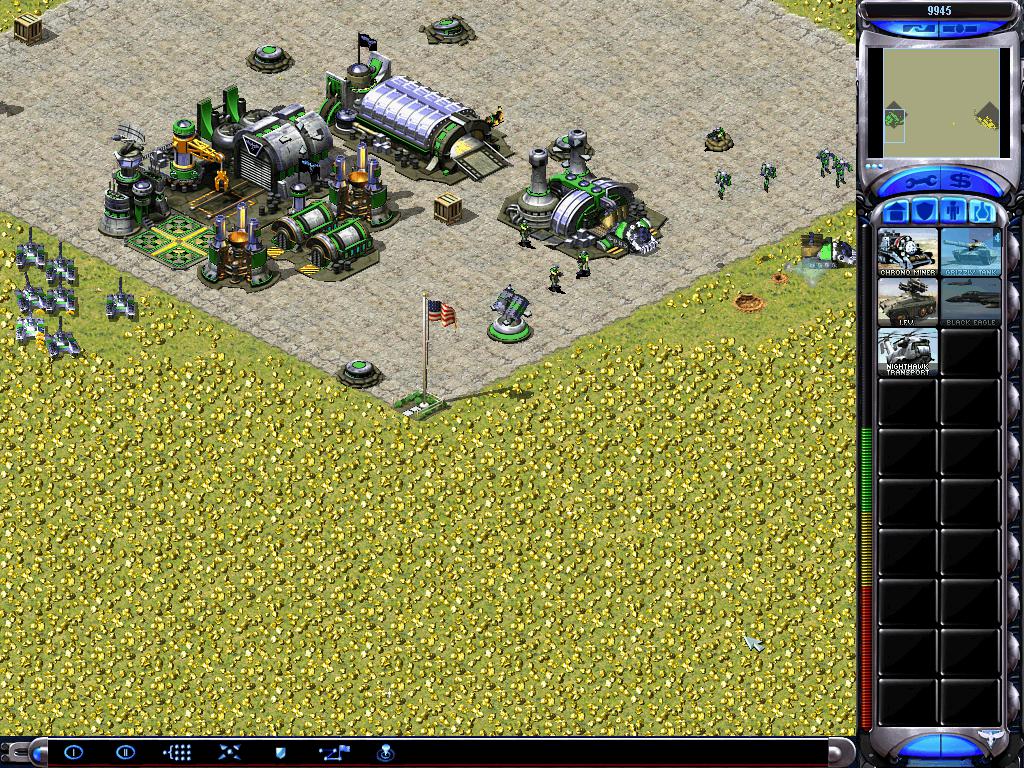This screenshot has width=1024, height=768.
Task: Switch to the structures build tab
Action: pyautogui.click(x=896, y=212)
